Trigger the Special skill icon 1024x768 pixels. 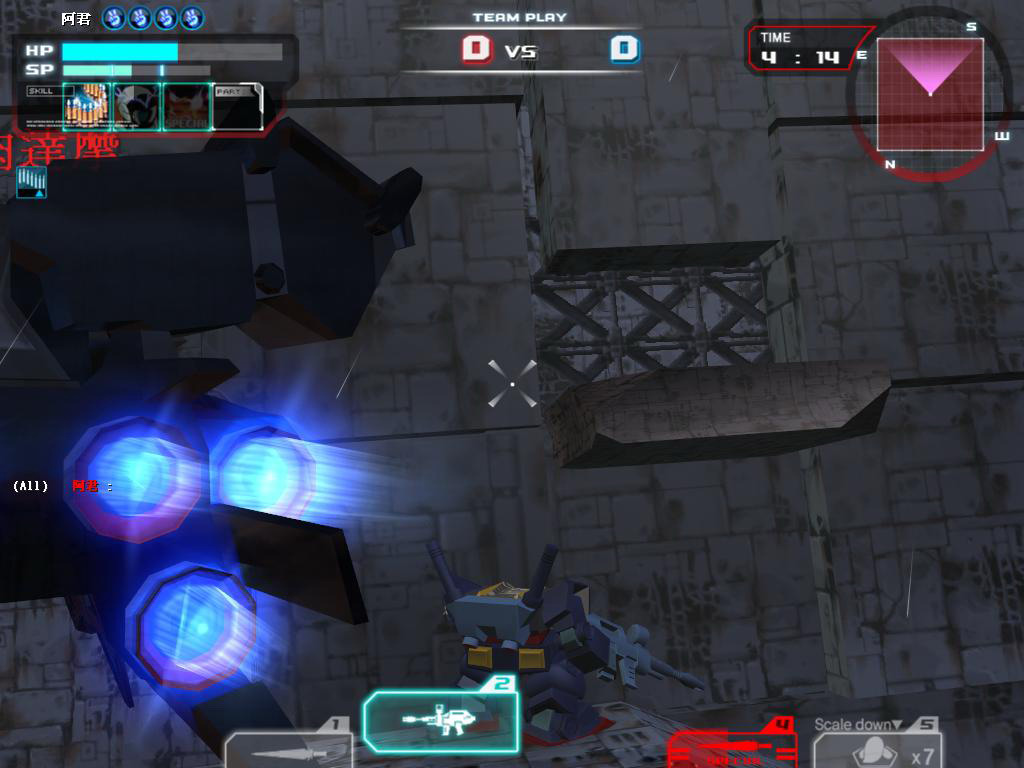(187, 106)
